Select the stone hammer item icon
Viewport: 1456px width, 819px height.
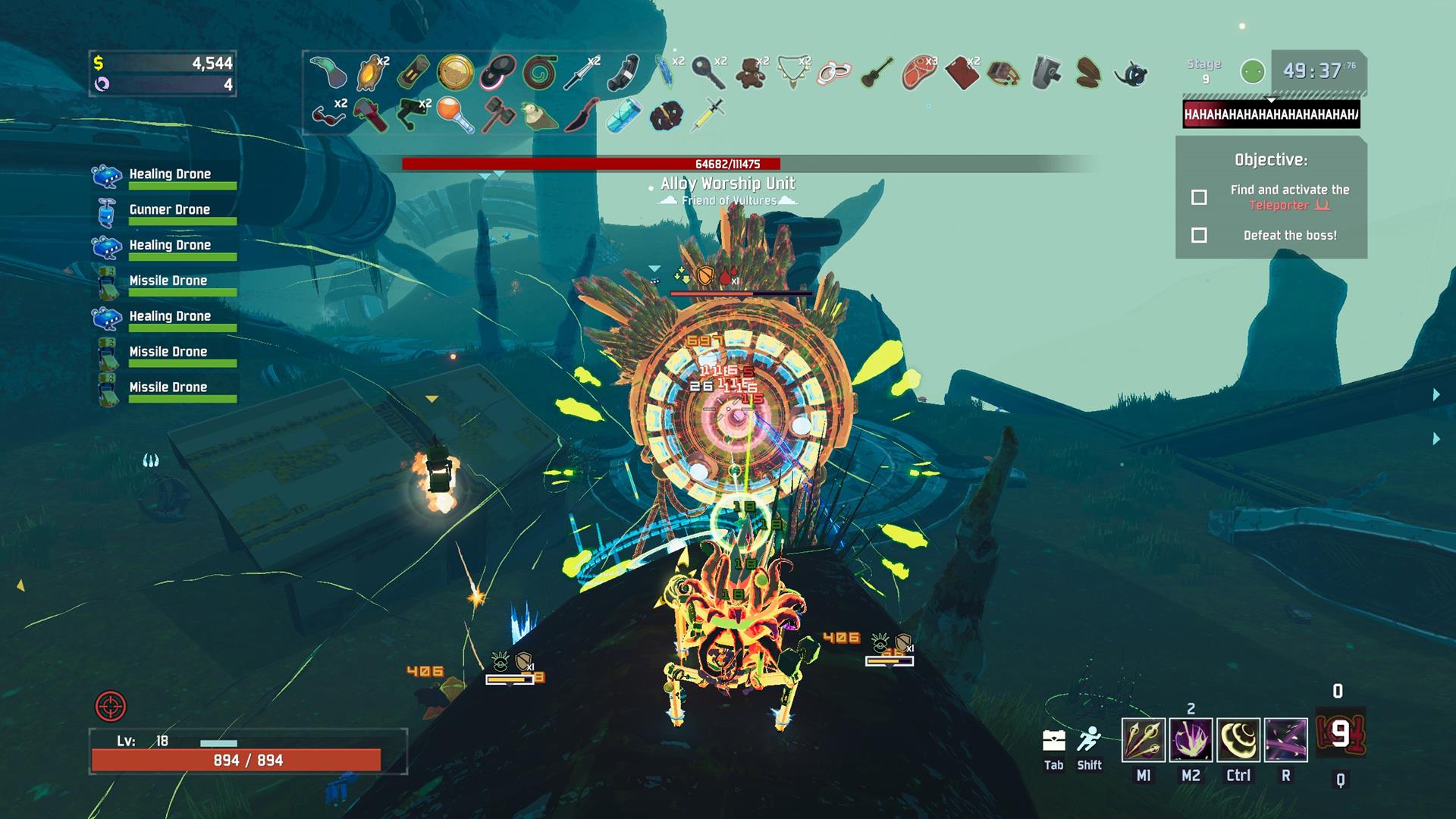pyautogui.click(x=498, y=115)
